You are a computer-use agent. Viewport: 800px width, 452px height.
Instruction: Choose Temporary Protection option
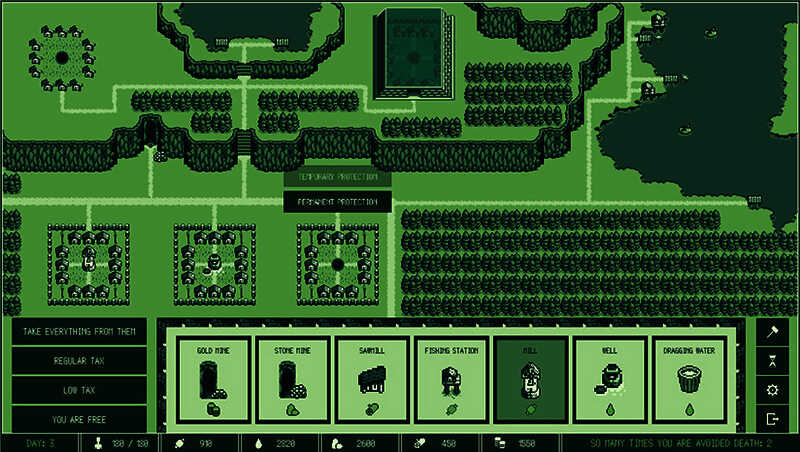coord(337,177)
